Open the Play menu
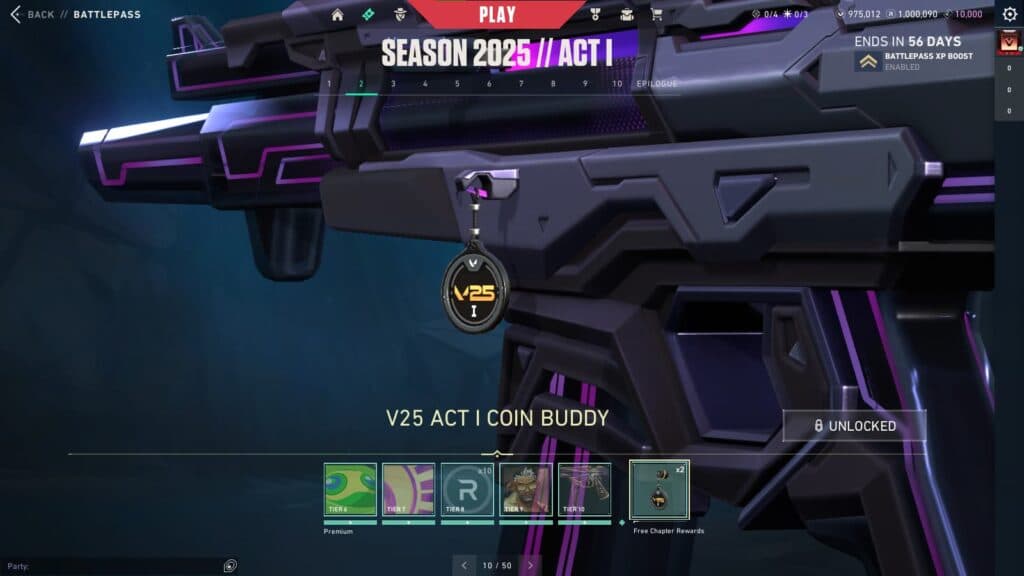Screen dimensions: 1024x576 (x=497, y=15)
